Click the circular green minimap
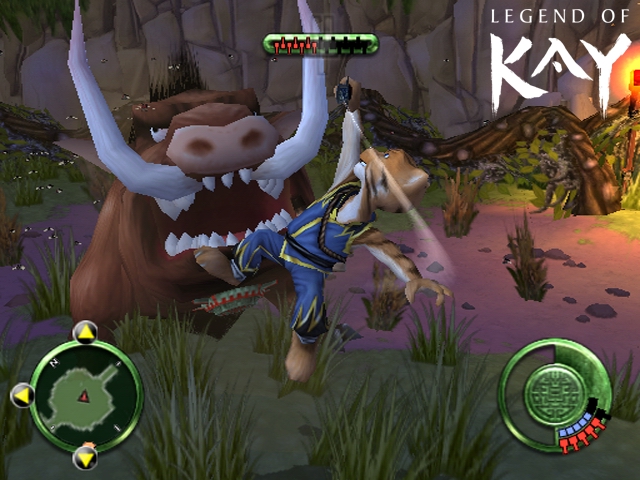Viewport: 640px width, 480px height. [86, 396]
